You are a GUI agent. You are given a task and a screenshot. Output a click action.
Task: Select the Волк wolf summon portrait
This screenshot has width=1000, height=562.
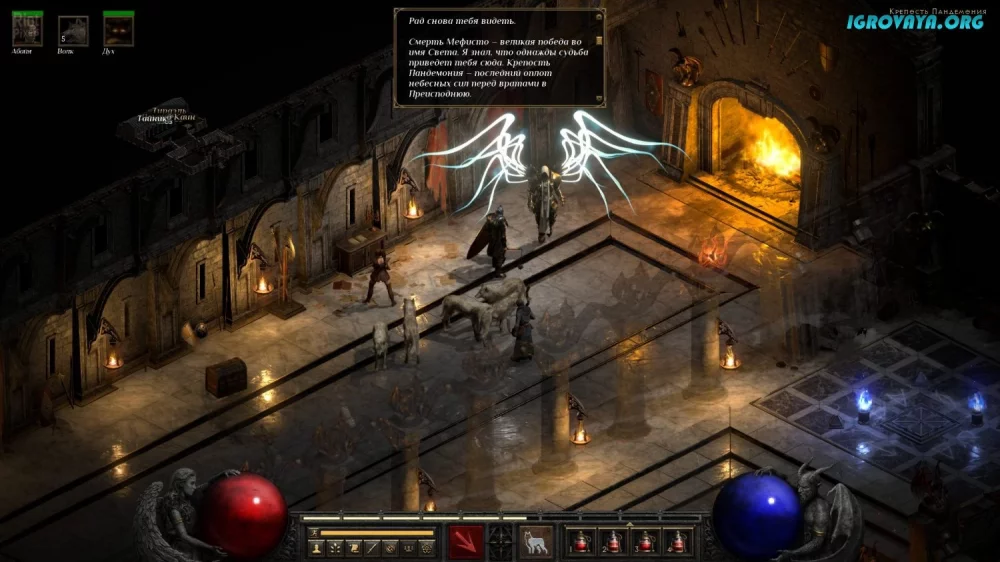tap(72, 30)
